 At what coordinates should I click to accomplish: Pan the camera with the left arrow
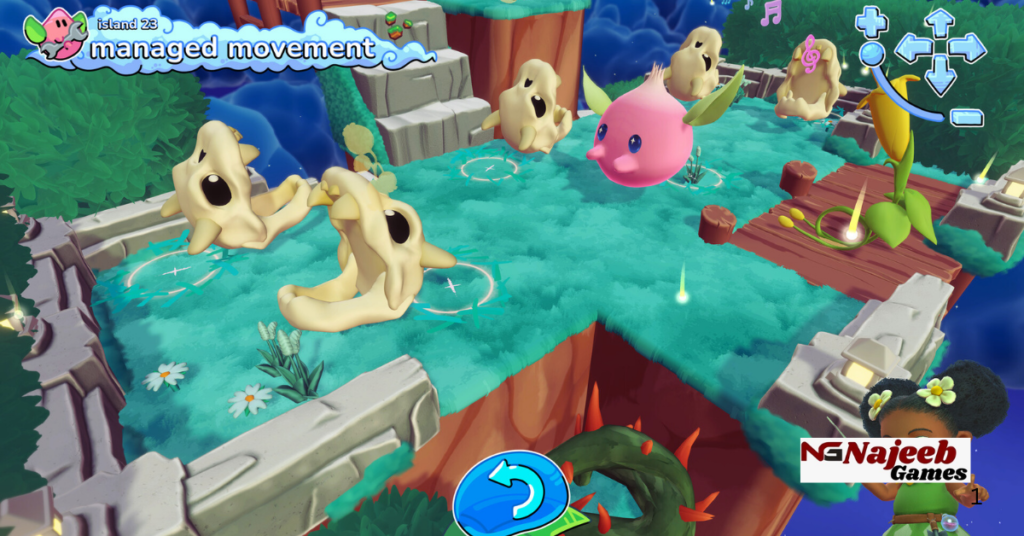point(912,47)
